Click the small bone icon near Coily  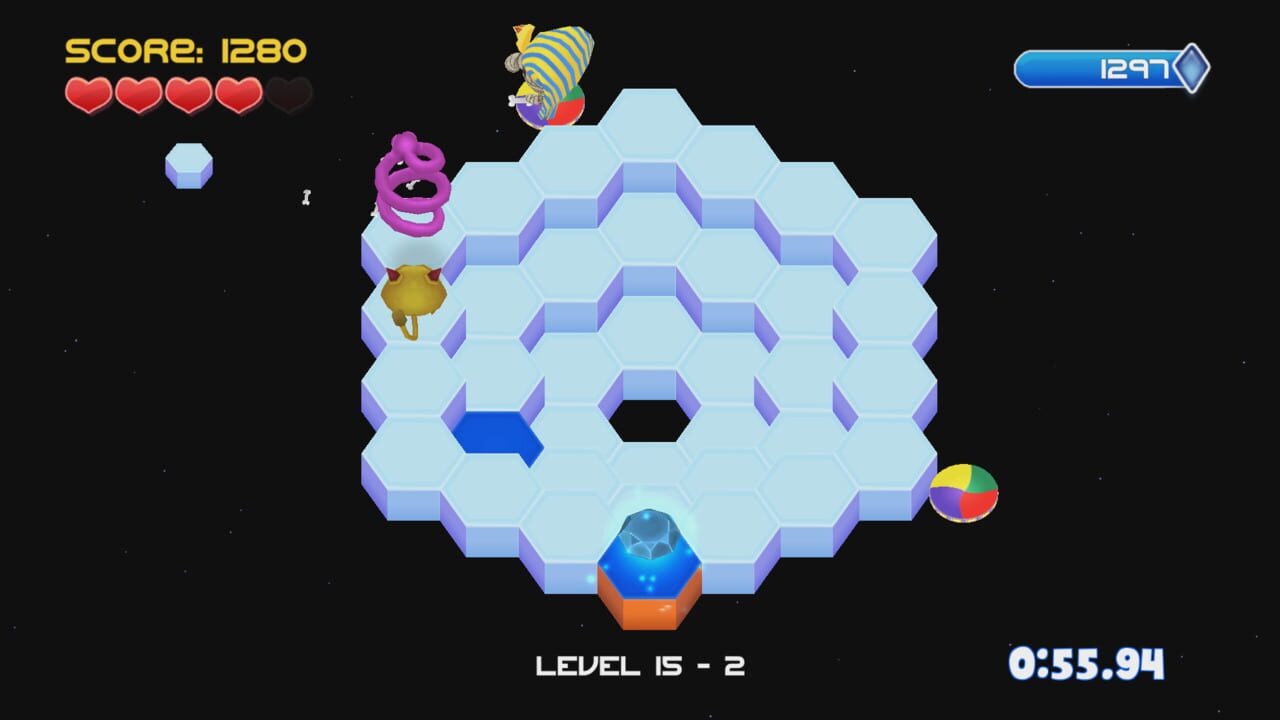pyautogui.click(x=305, y=198)
